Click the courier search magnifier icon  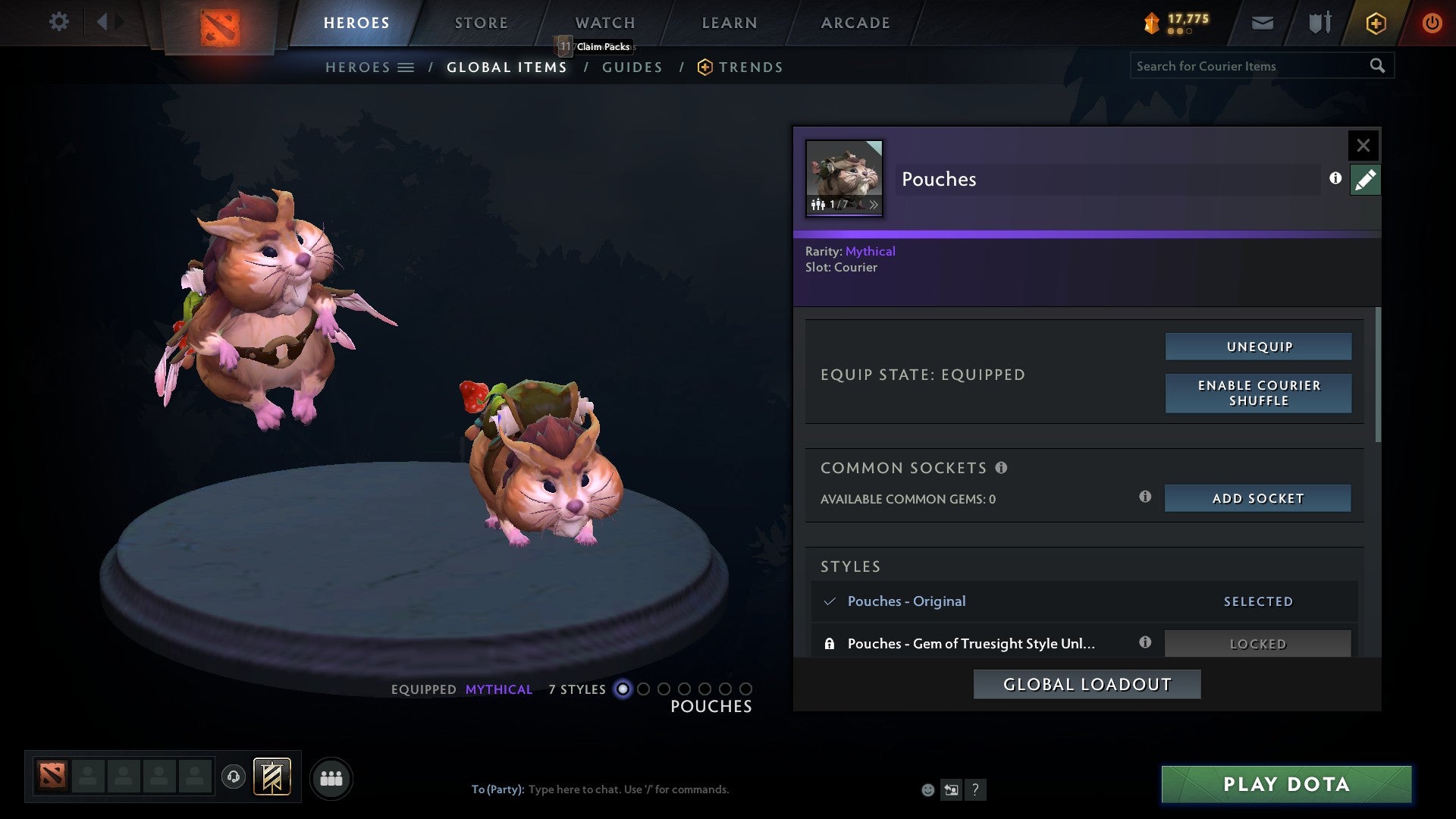1378,66
